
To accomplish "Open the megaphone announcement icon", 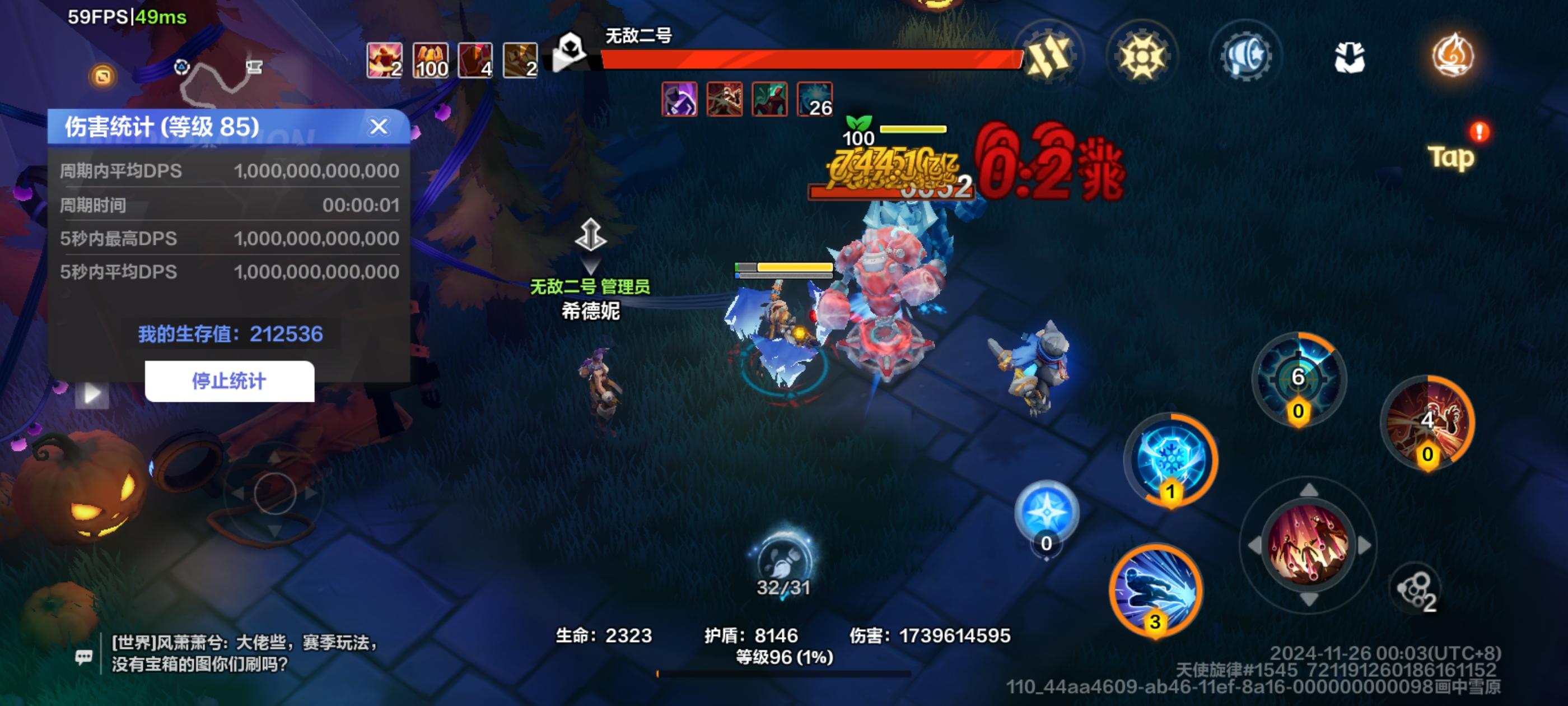I will point(1245,56).
